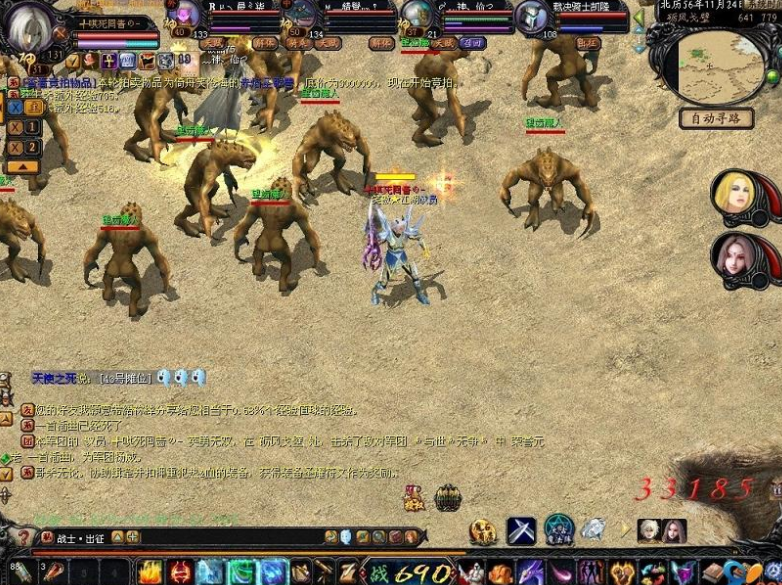Click the X 1 shortcut button
Image resolution: width=782 pixels, height=585 pixels.
pyautogui.click(x=25, y=127)
